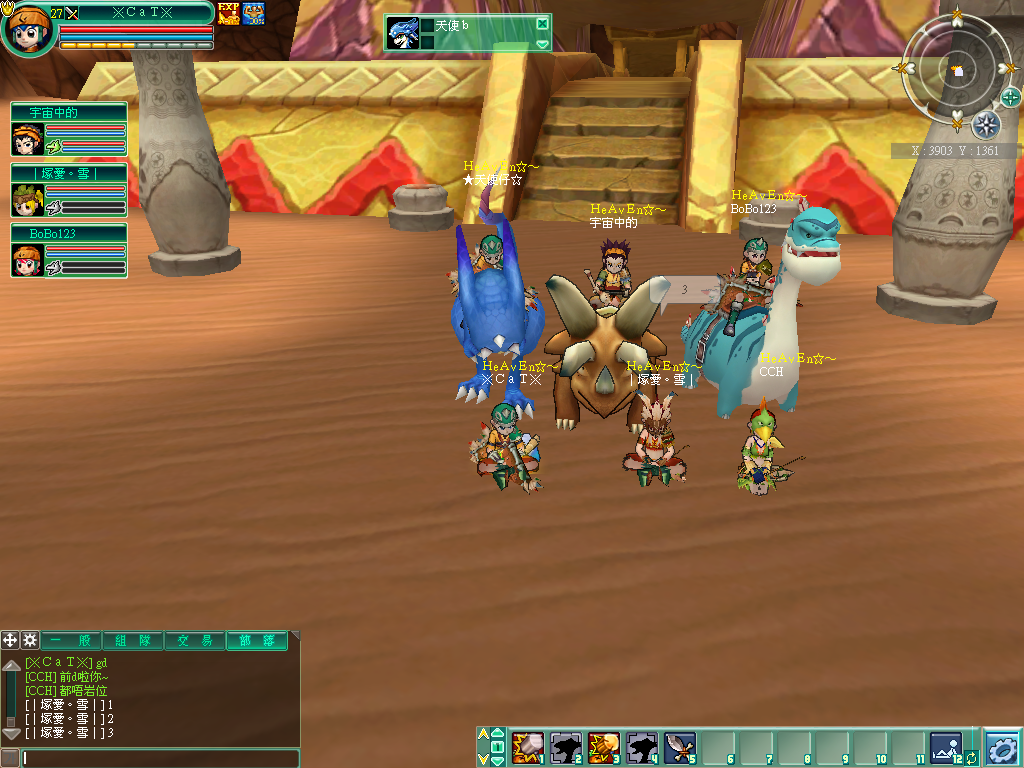Close the 天使b target panel
The image size is (1024, 768).
point(542,24)
